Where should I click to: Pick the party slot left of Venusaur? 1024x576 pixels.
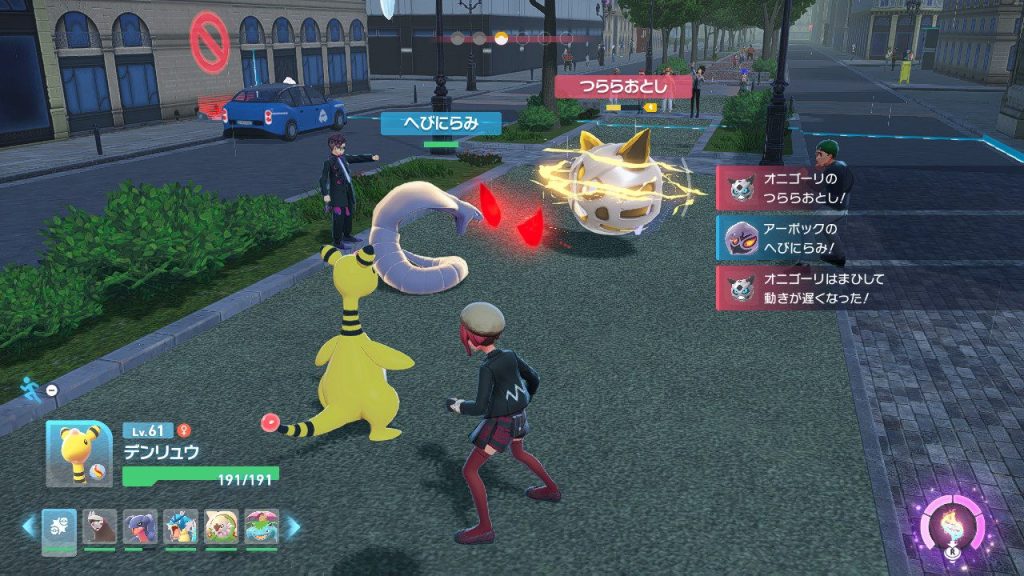point(221,527)
